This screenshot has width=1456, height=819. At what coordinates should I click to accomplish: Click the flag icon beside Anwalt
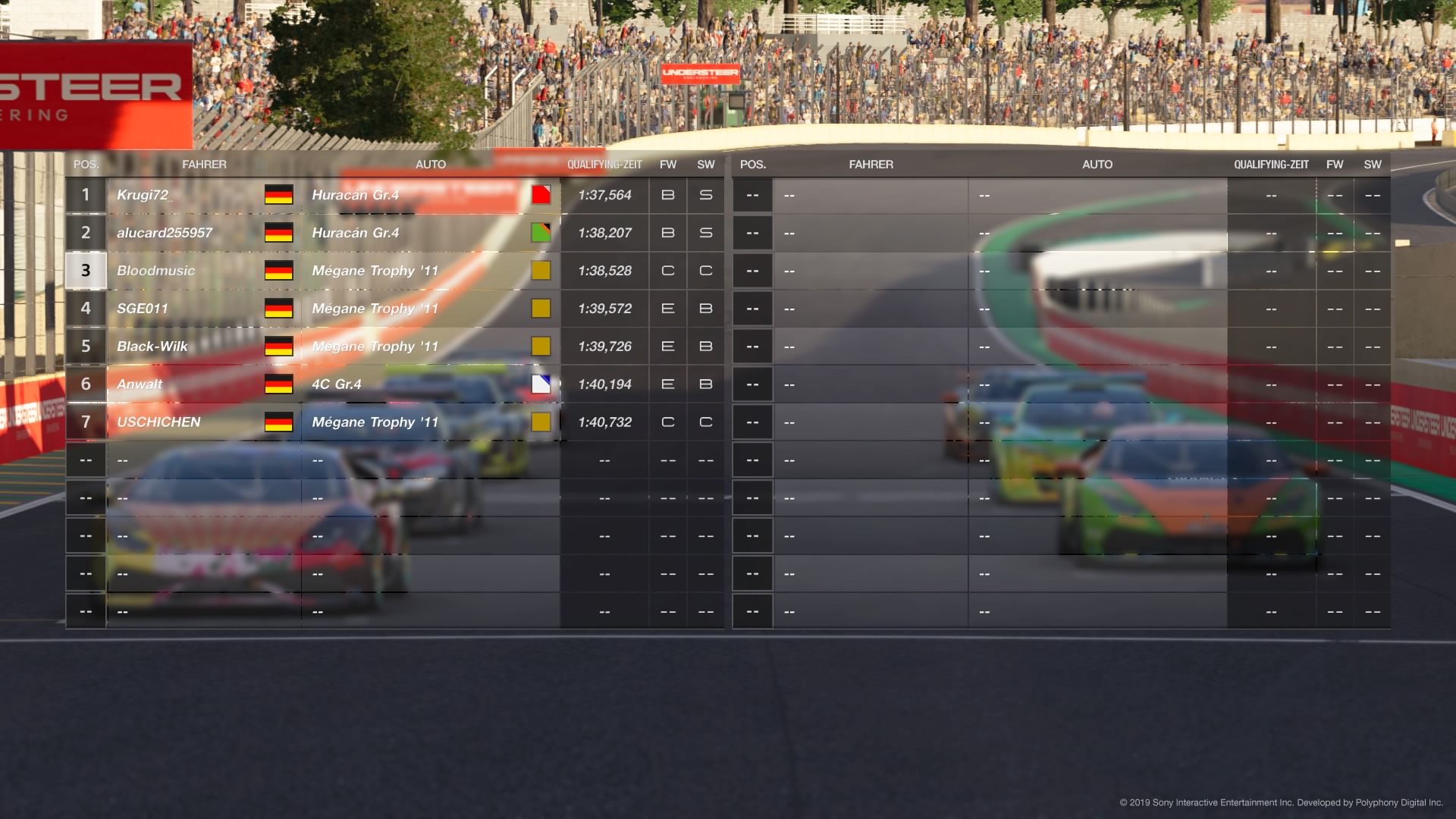[280, 384]
